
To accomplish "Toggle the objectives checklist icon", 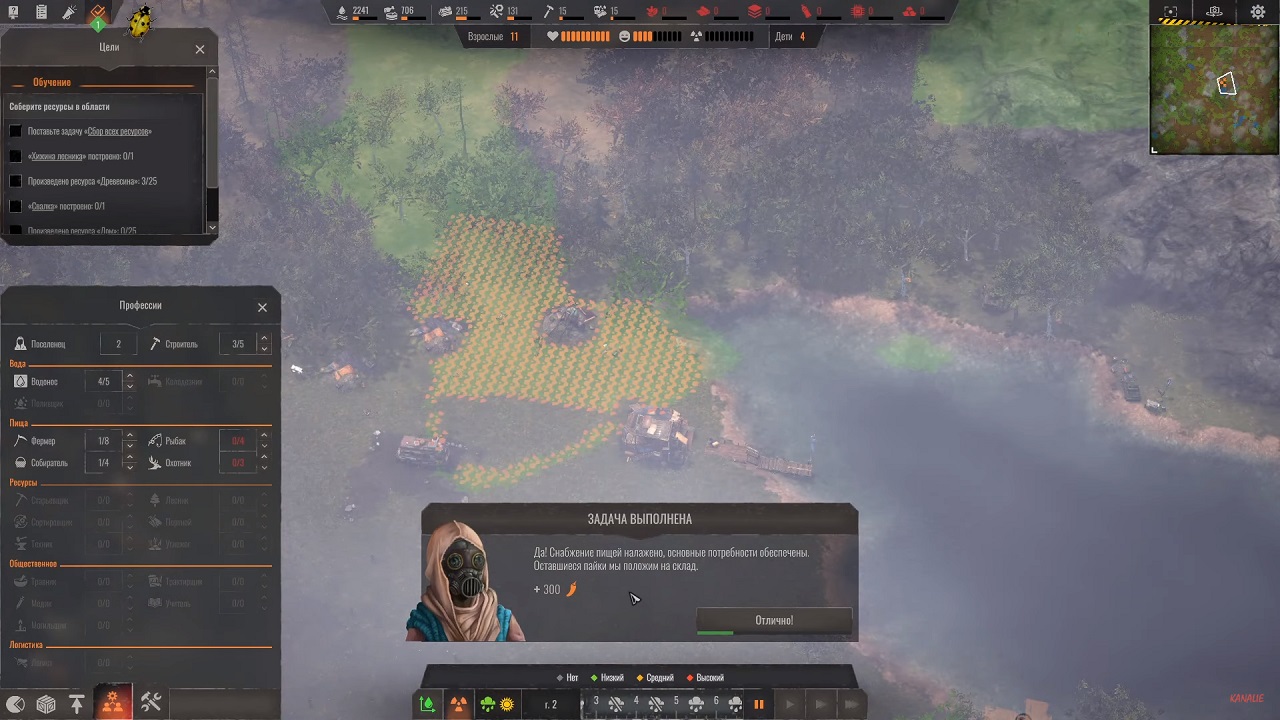I will (98, 14).
